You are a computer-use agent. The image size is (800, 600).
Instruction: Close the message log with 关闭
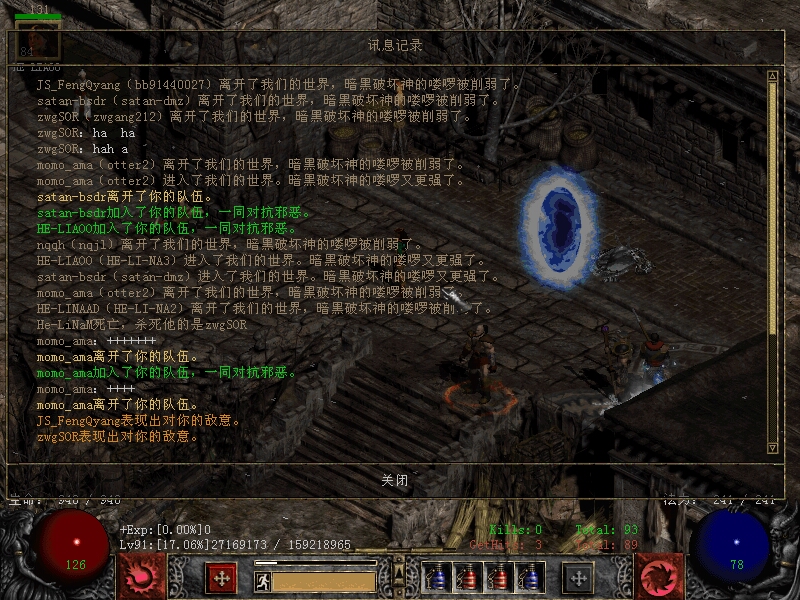395,480
